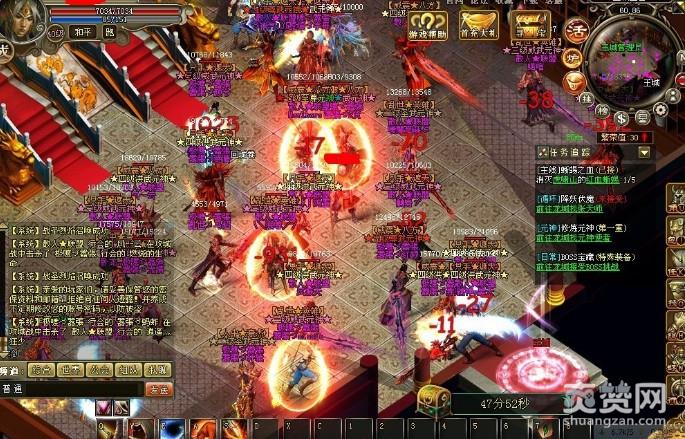Open the round 炉 furnace button
Viewport: 685px width, 439px height.
click(x=574, y=56)
